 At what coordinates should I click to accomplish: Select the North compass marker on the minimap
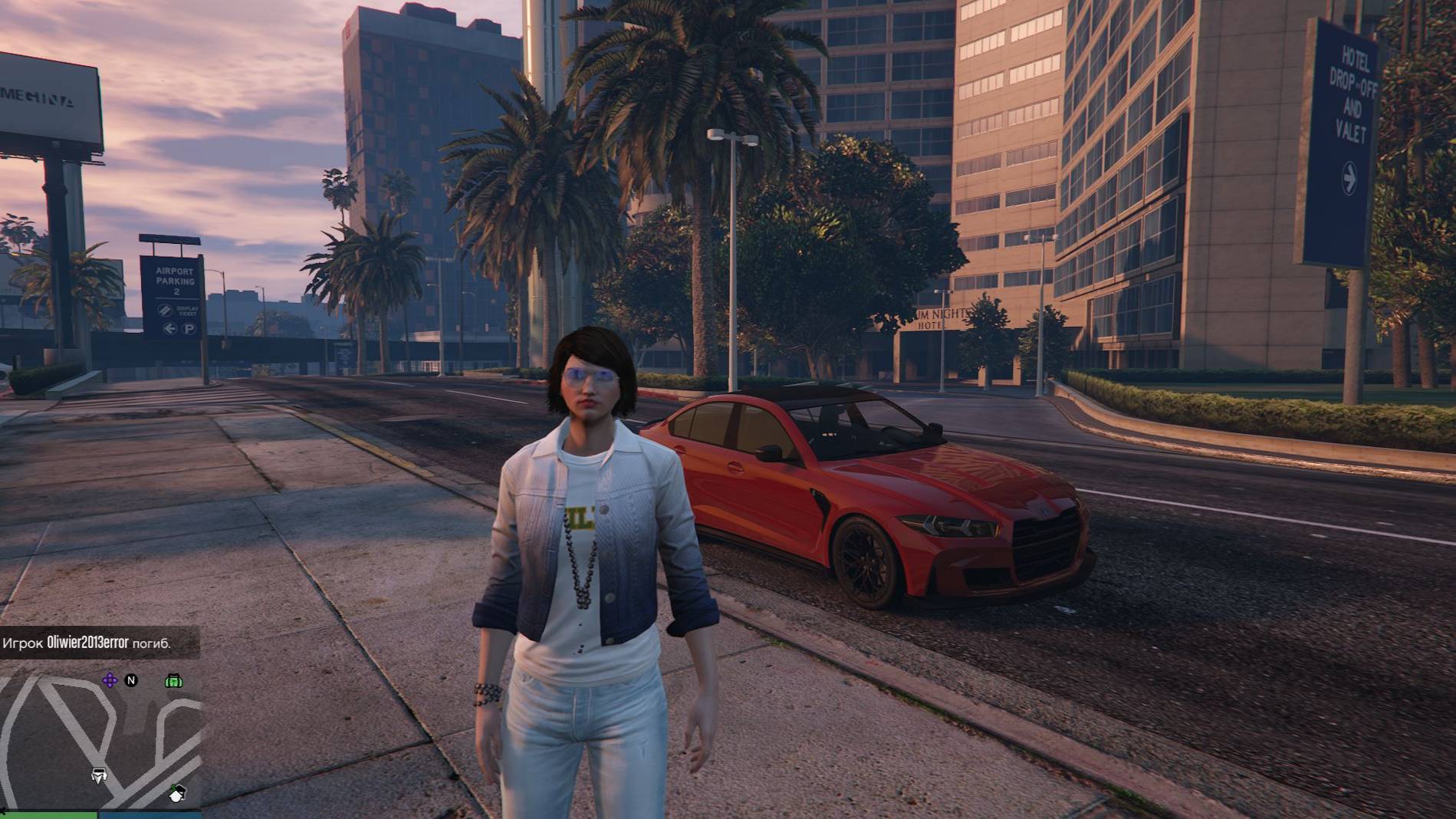(x=131, y=680)
